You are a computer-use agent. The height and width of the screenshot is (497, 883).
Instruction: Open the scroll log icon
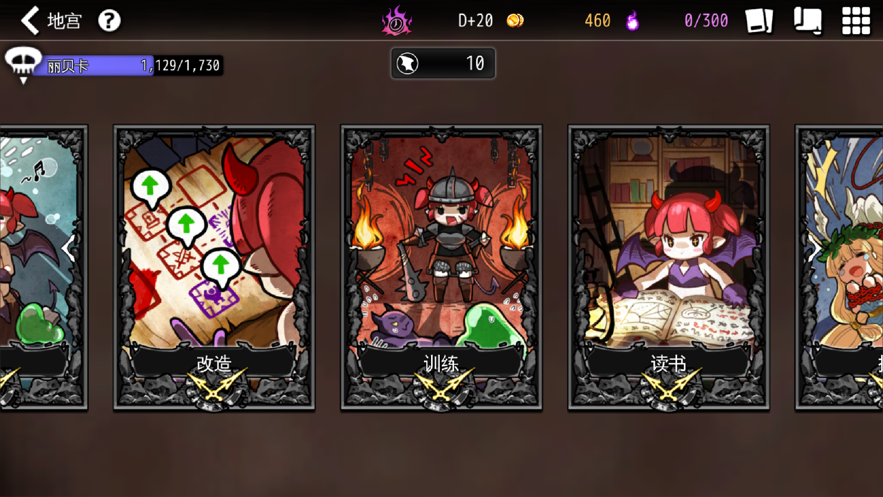807,20
